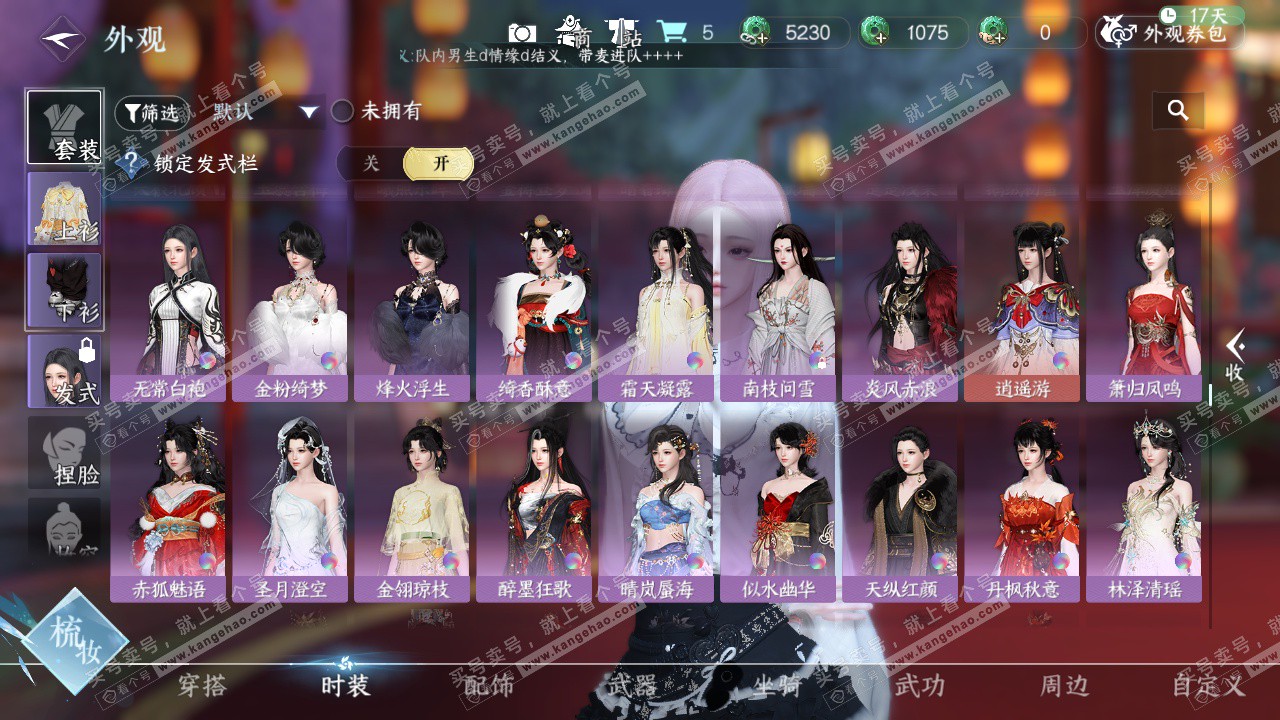Toggle the 未拥有 checkbox
1280x720 pixels.
click(343, 111)
